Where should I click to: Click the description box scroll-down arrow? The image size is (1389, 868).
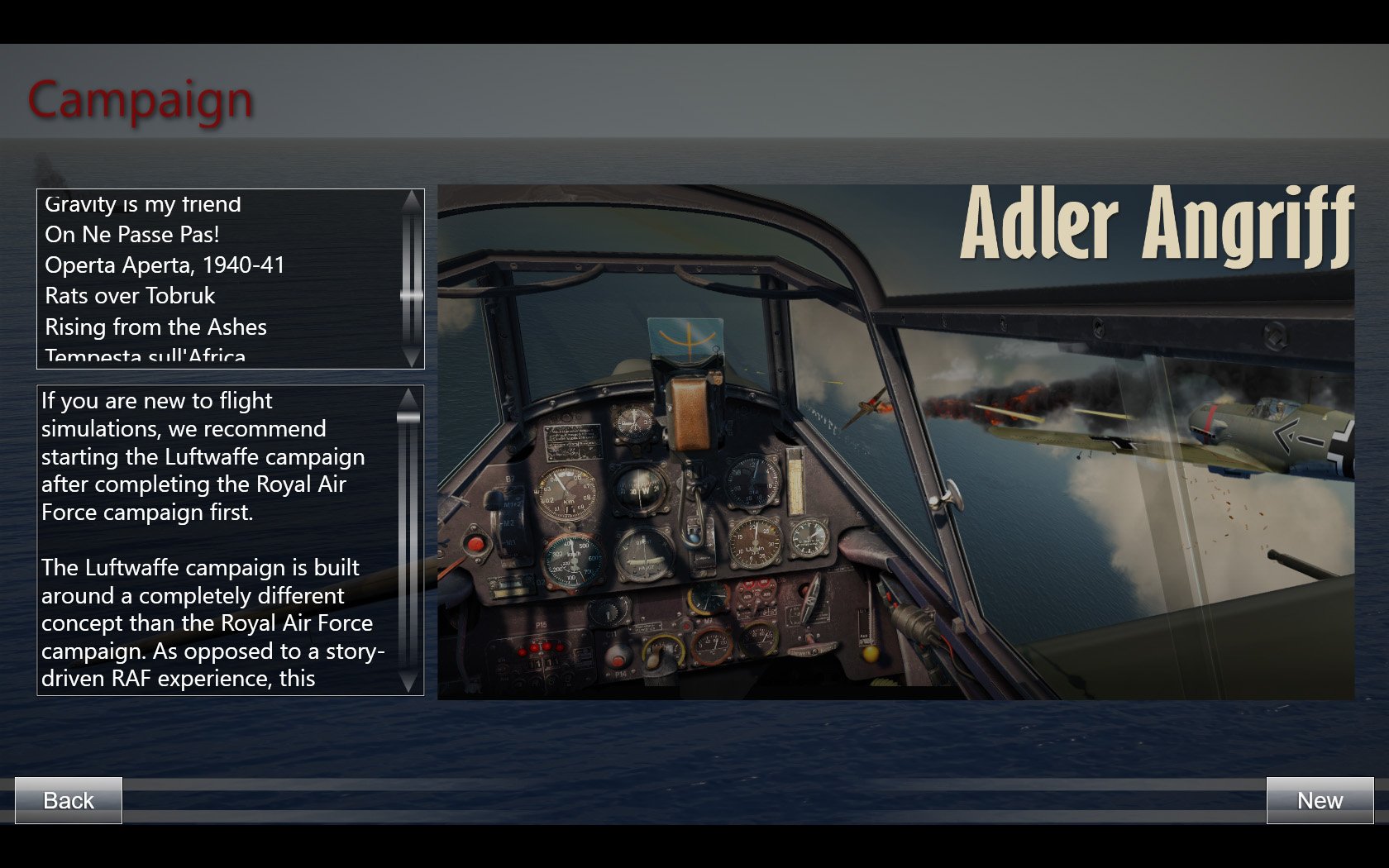[408, 682]
